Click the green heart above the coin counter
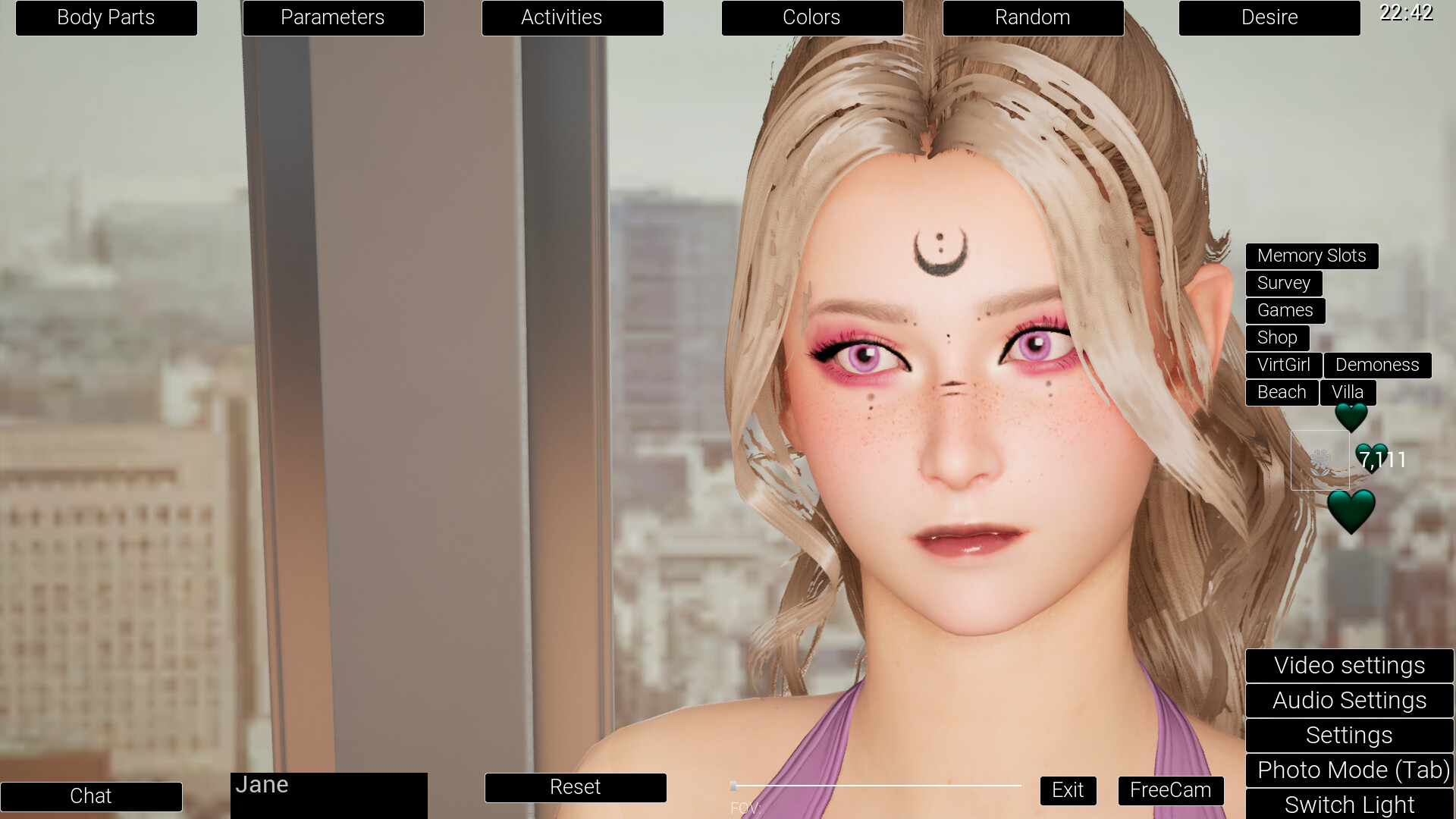The width and height of the screenshot is (1456, 819). click(1351, 418)
